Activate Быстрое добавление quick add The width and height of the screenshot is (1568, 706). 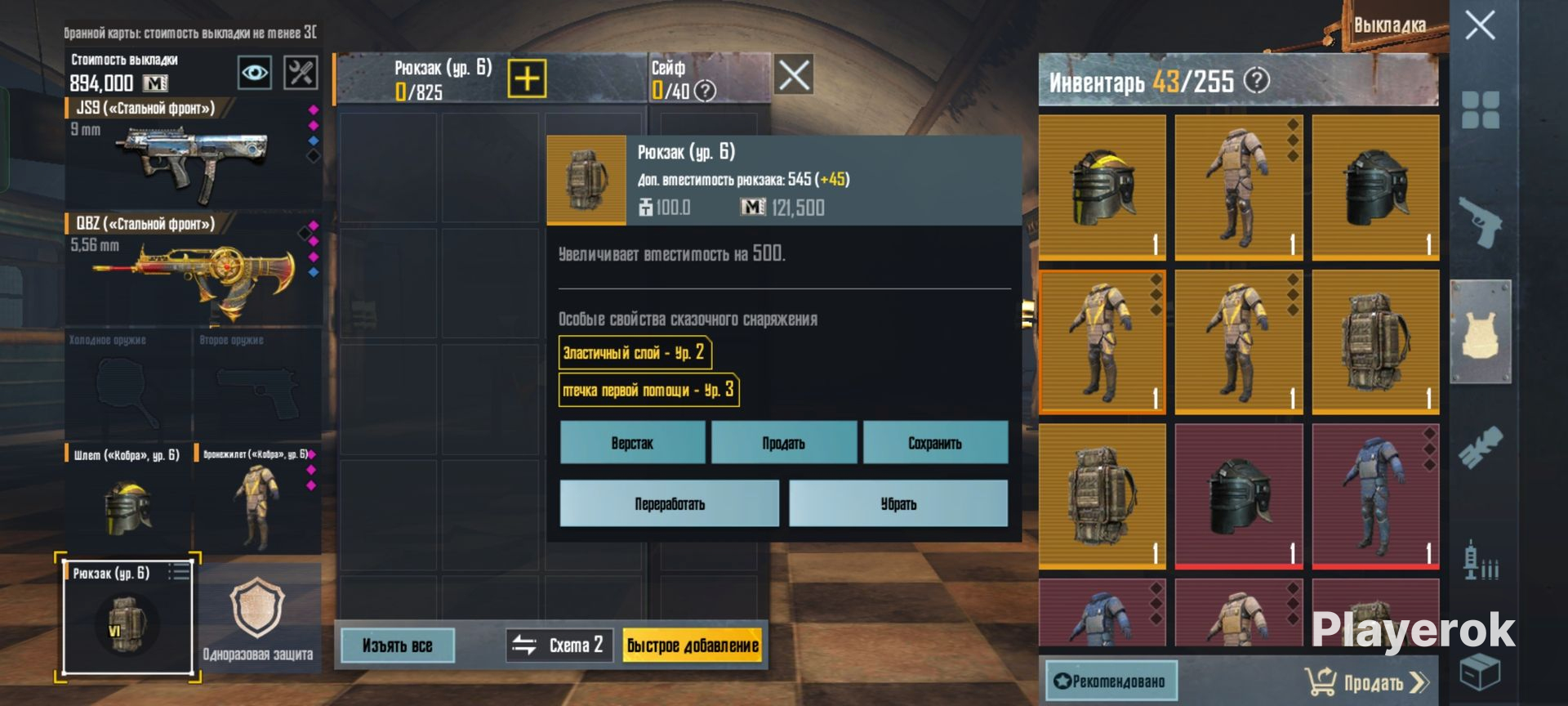click(693, 646)
